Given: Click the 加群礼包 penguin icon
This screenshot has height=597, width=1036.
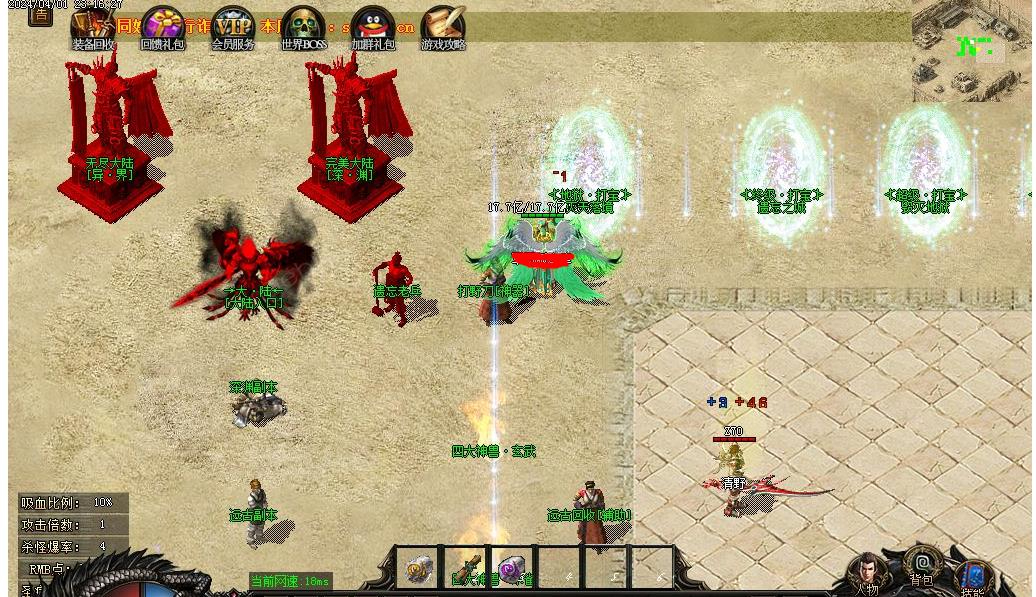Looking at the screenshot, I should point(373,27).
